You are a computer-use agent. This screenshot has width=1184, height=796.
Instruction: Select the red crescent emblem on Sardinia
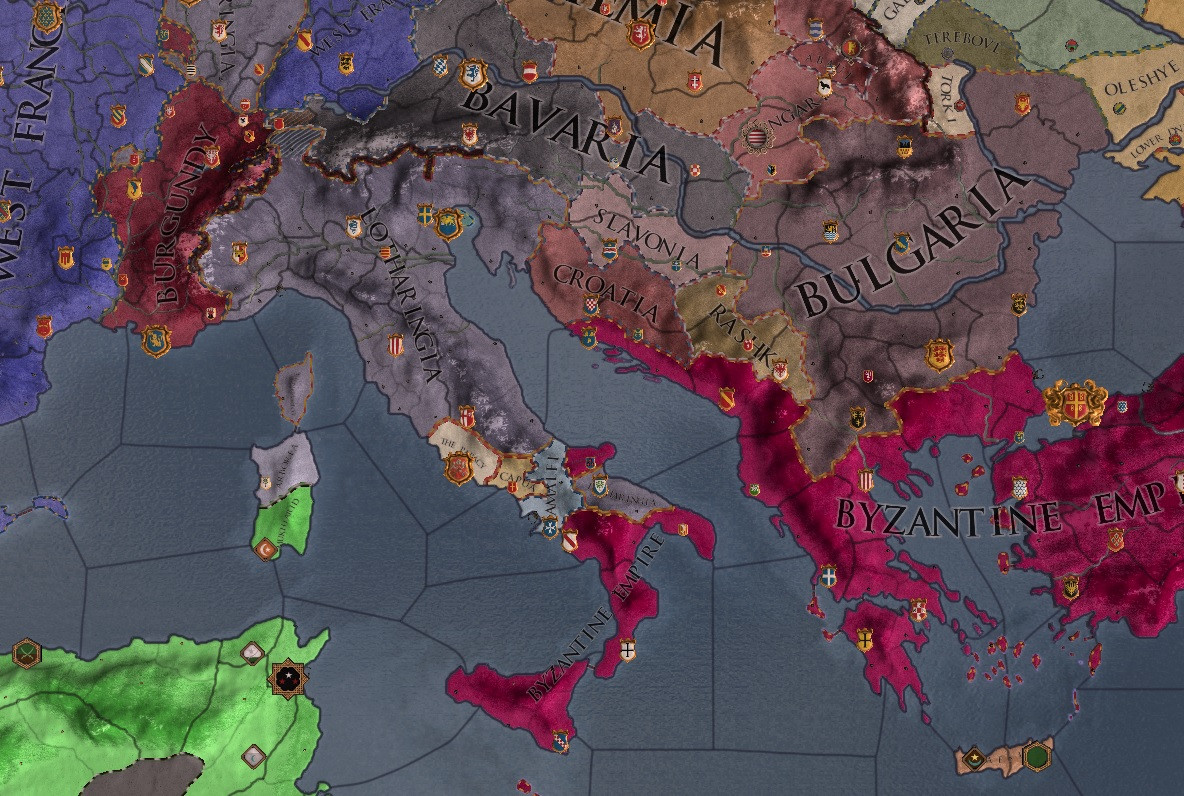pos(267,548)
